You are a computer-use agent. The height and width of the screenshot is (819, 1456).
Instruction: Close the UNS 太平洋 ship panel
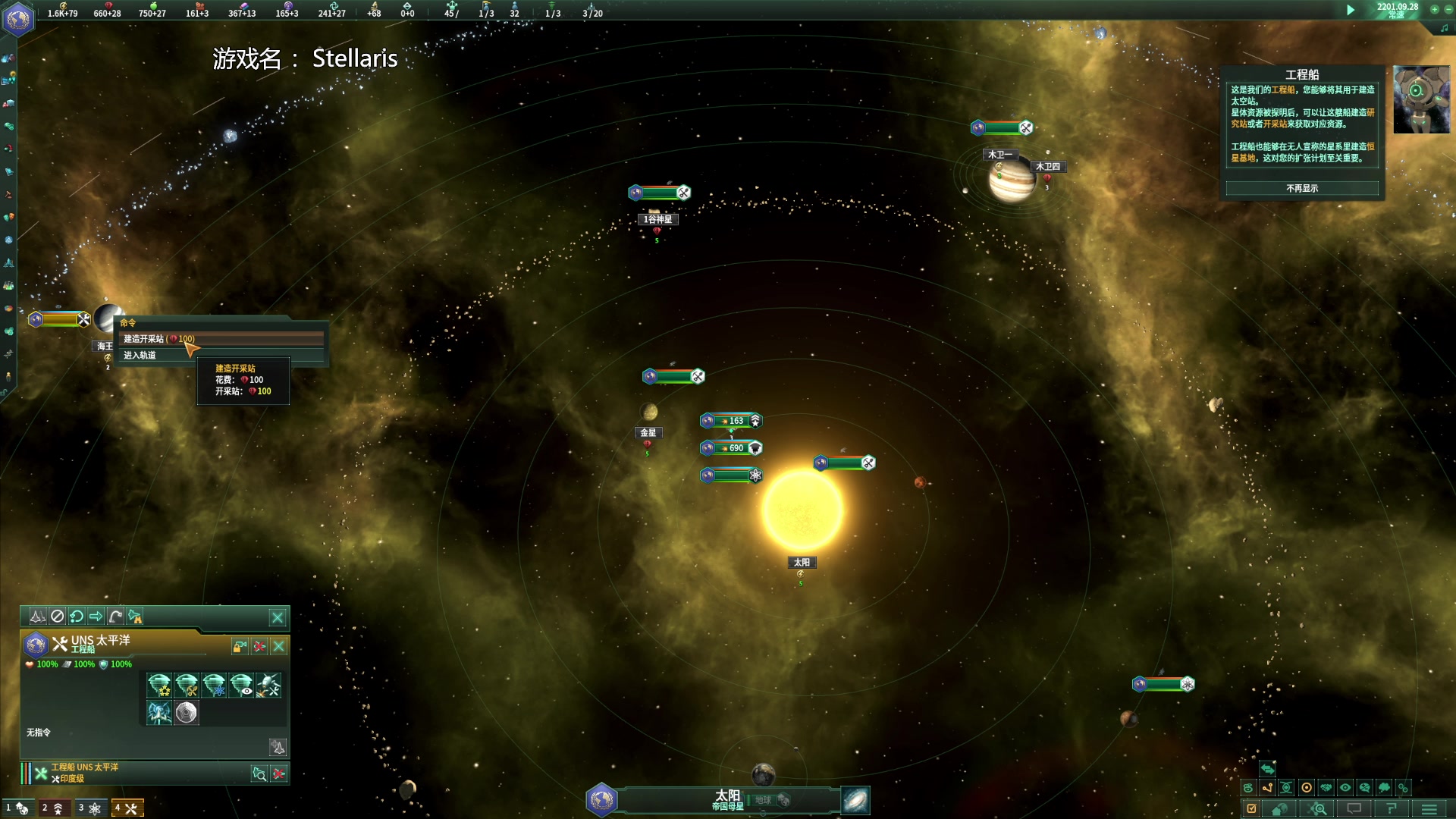click(x=279, y=646)
